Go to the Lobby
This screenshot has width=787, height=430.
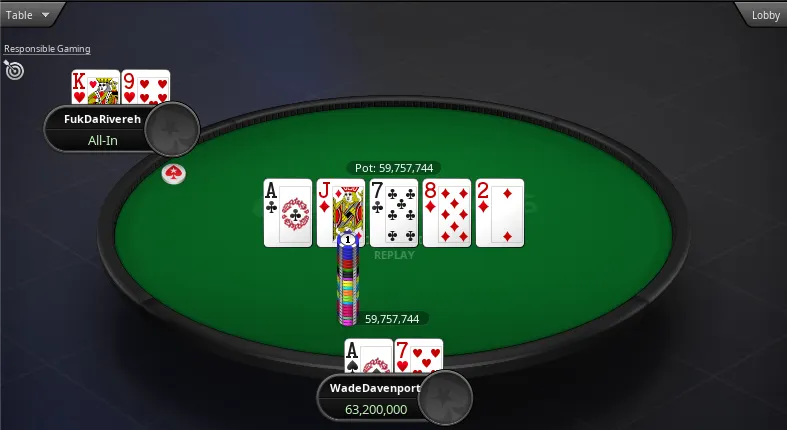click(765, 15)
